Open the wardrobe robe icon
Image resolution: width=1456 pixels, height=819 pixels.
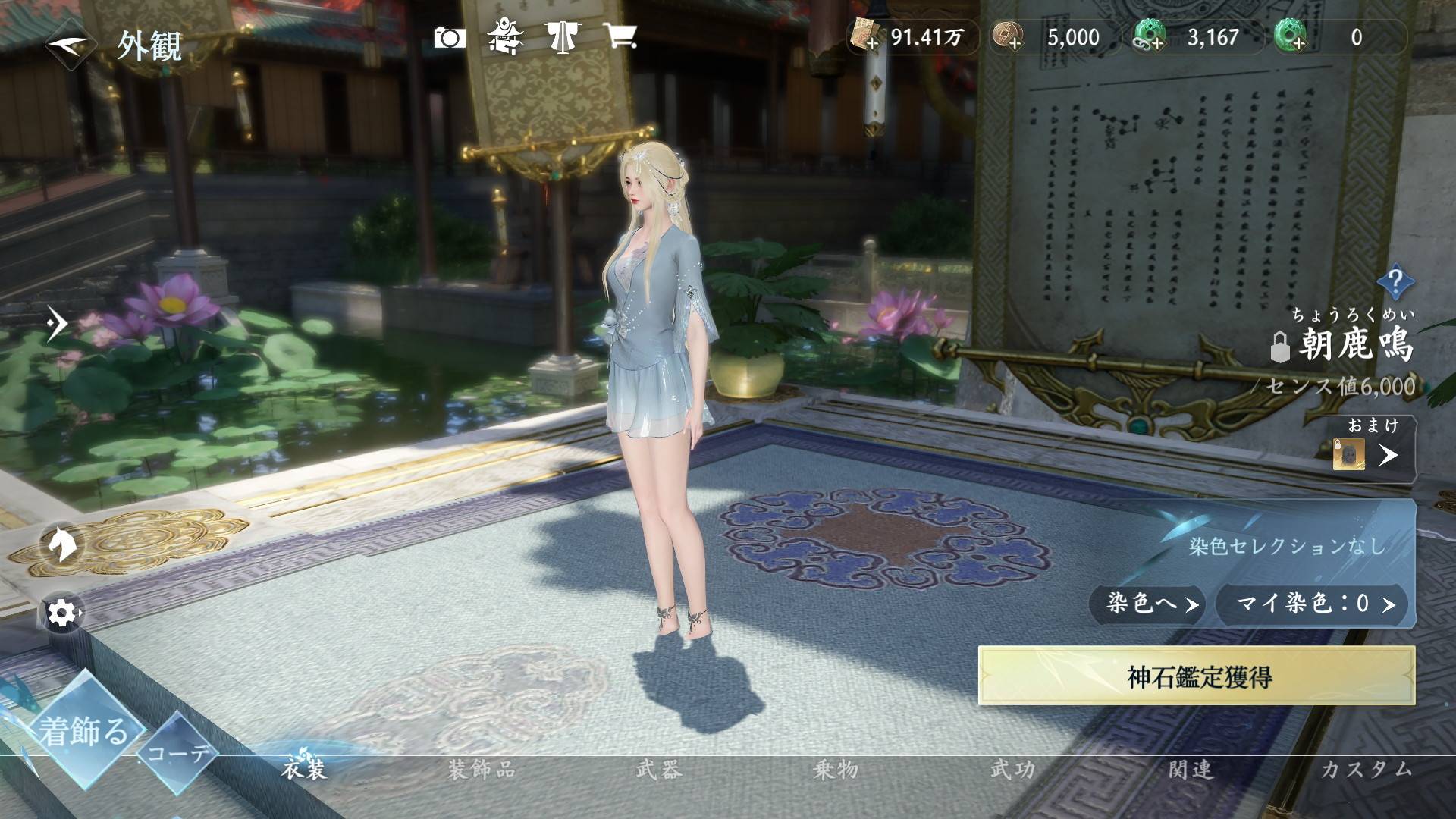[x=562, y=36]
